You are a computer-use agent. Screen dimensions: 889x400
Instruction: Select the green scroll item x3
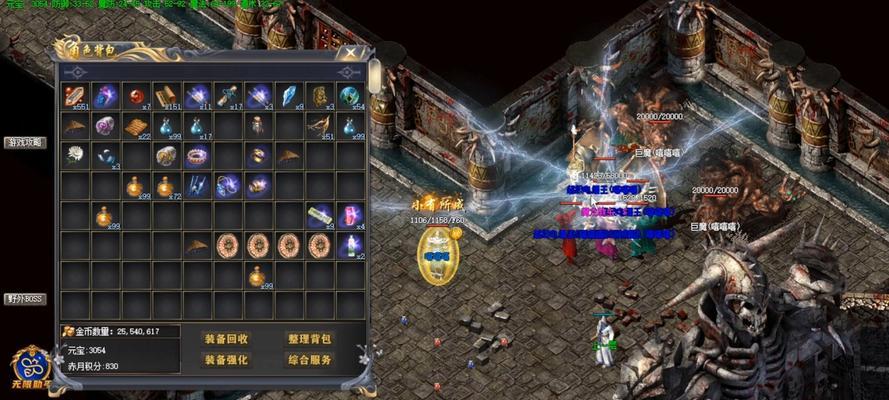(319, 216)
